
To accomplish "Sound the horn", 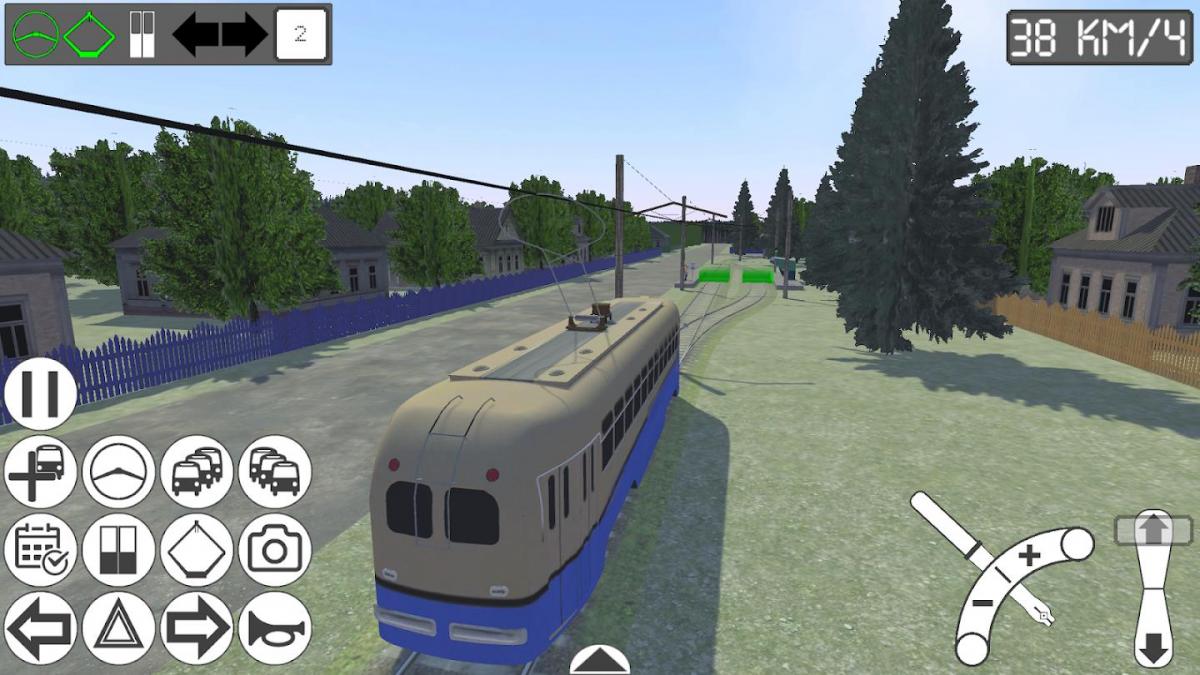I will pyautogui.click(x=274, y=627).
